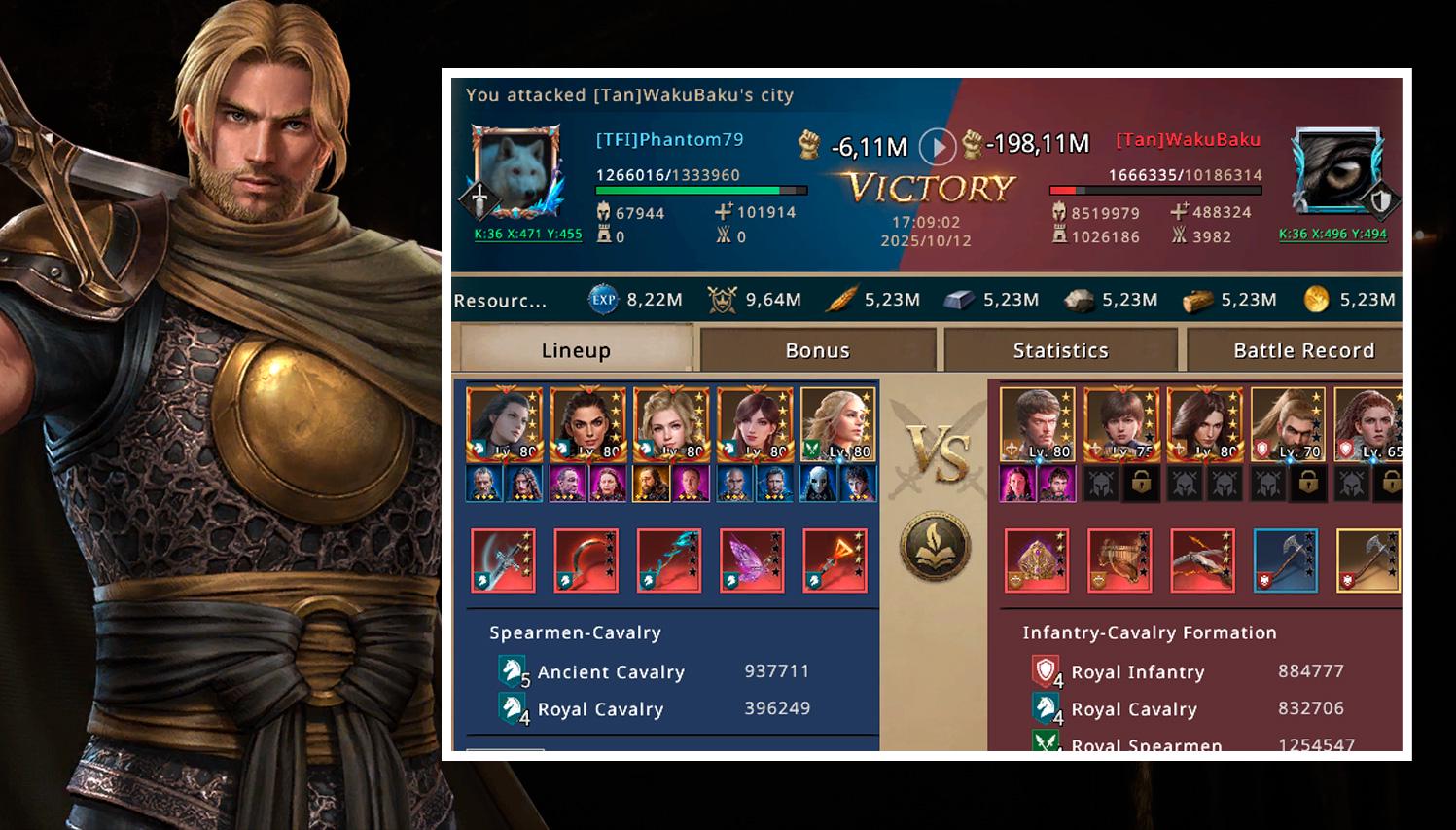The image size is (1456, 830).
Task: Select the defender's Lv. 70 blond hero
Action: click(x=1287, y=424)
